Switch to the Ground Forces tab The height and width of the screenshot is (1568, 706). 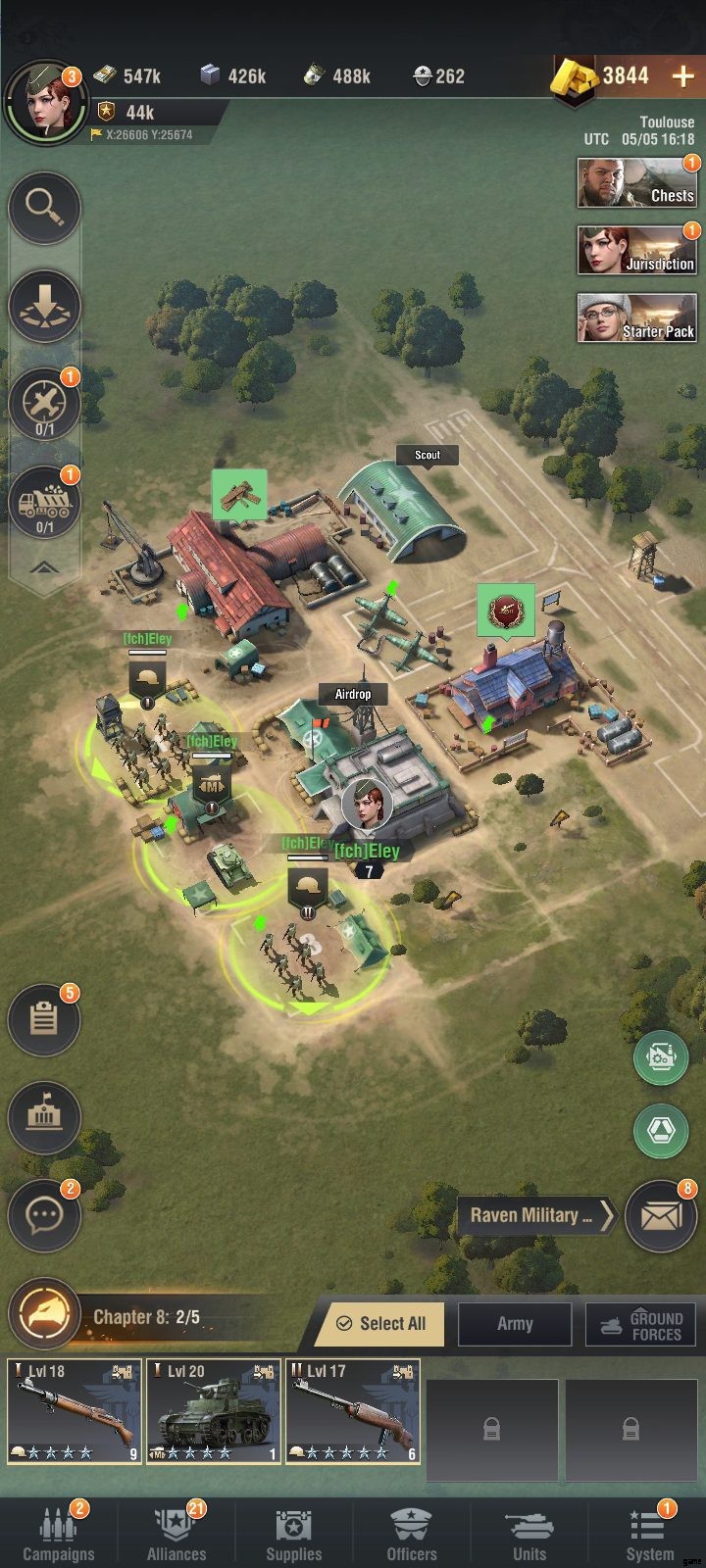[x=640, y=1324]
